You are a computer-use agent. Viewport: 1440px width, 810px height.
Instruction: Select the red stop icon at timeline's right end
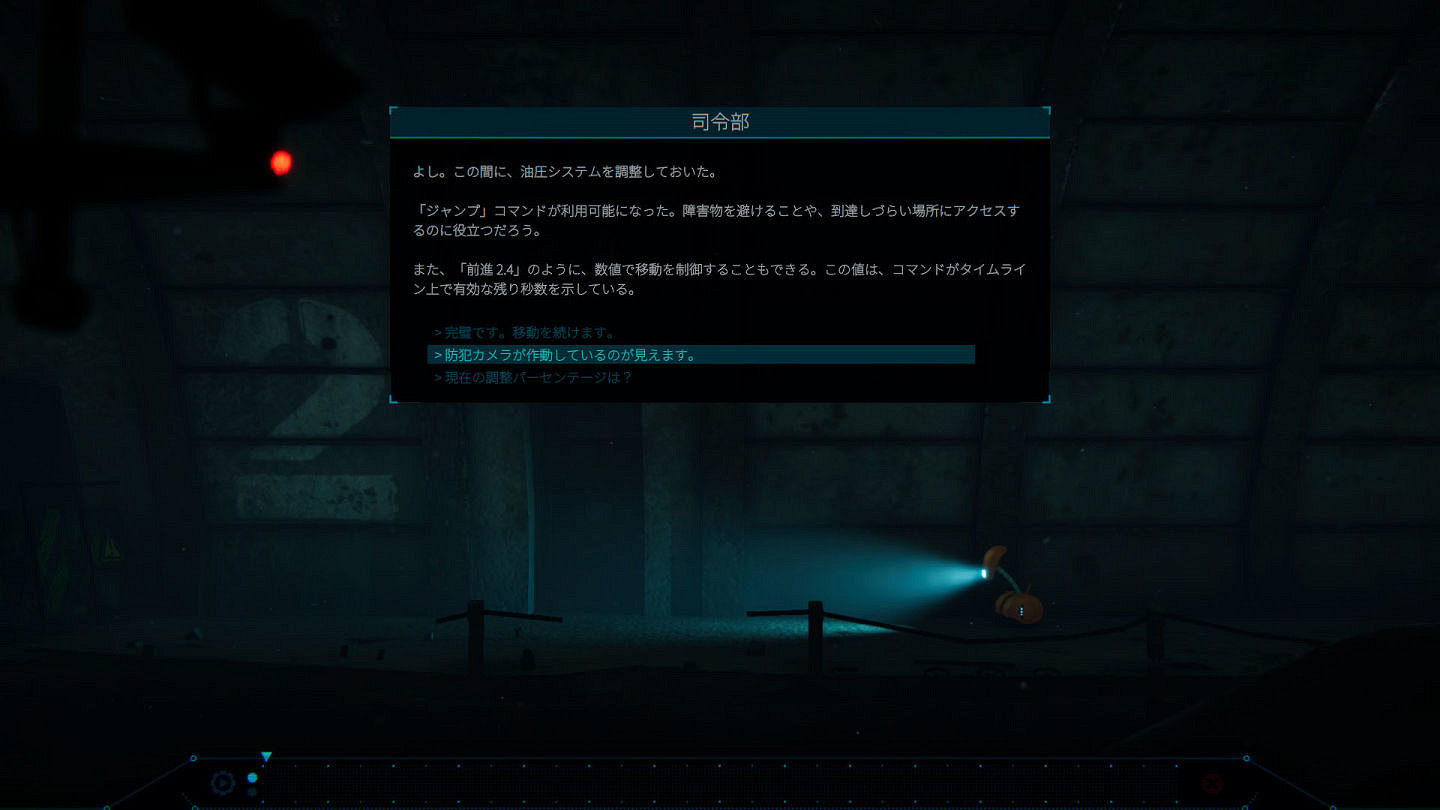click(x=1212, y=783)
